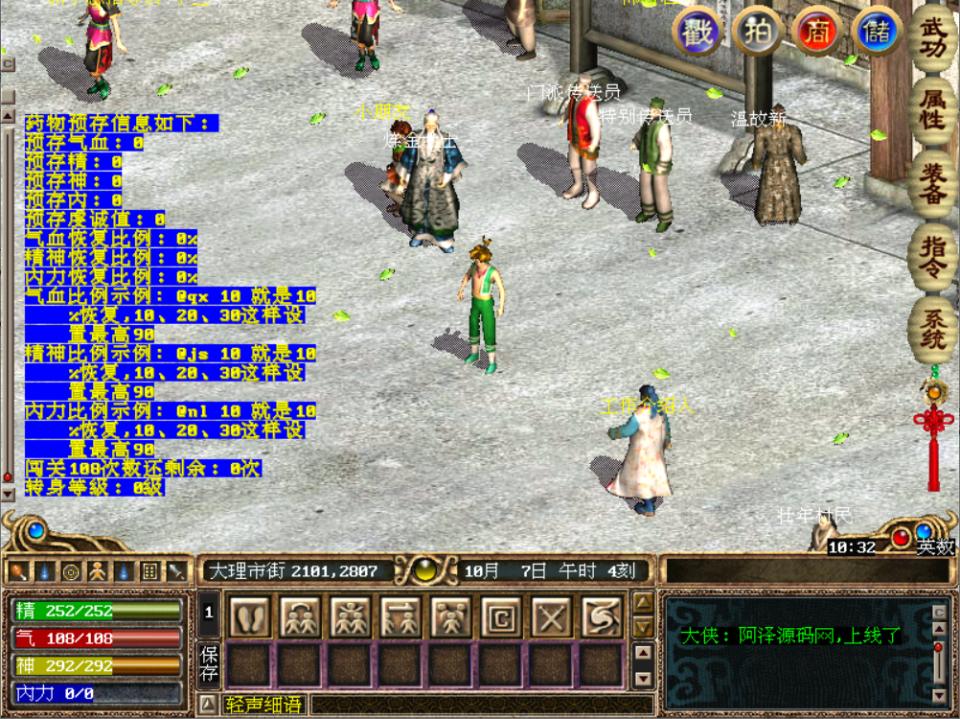Click the purple 截 round button
Viewport: 960px width, 719px height.
tap(697, 31)
